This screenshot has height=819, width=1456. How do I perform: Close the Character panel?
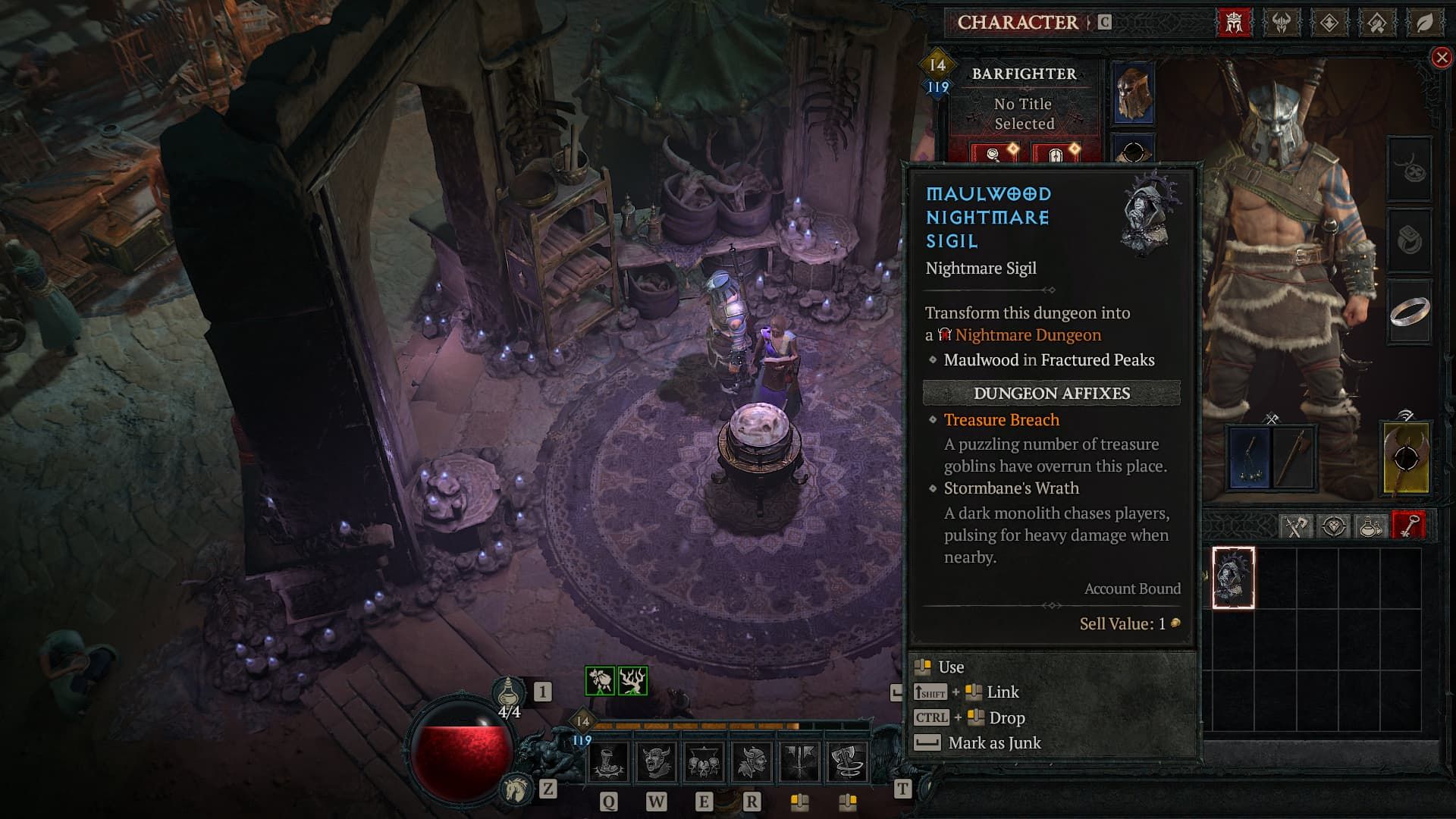pyautogui.click(x=1441, y=58)
